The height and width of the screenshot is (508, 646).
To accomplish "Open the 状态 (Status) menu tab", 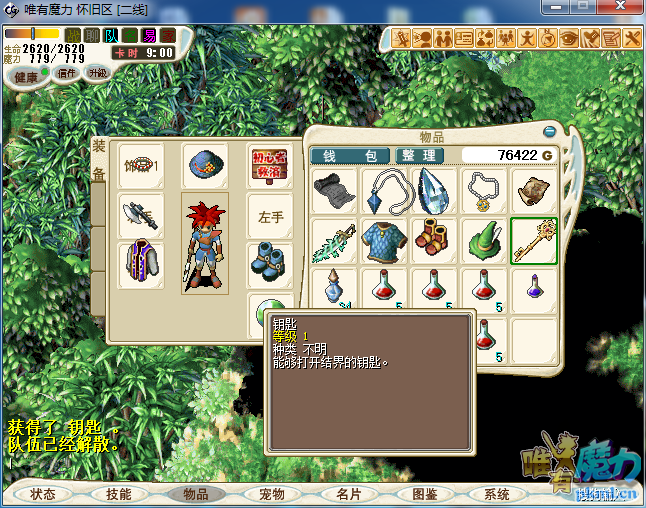I will pos(43,494).
